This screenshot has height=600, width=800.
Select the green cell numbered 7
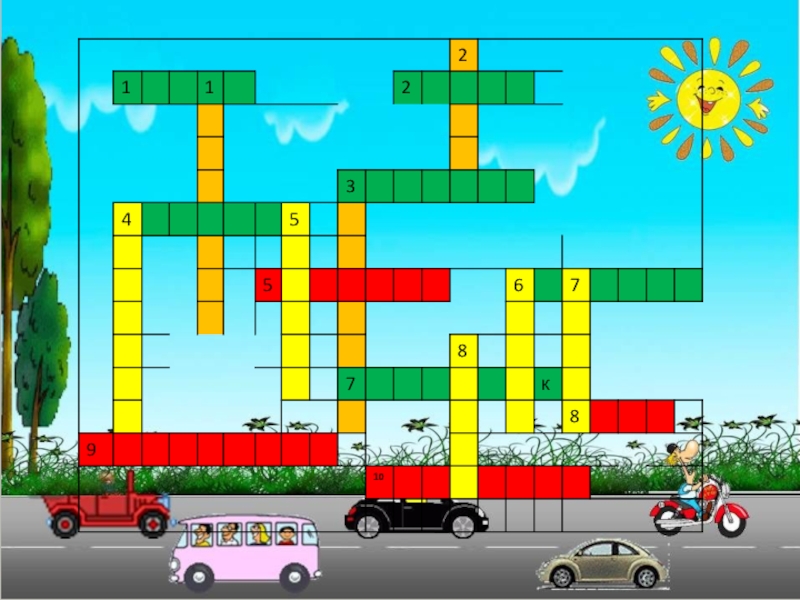point(351,383)
